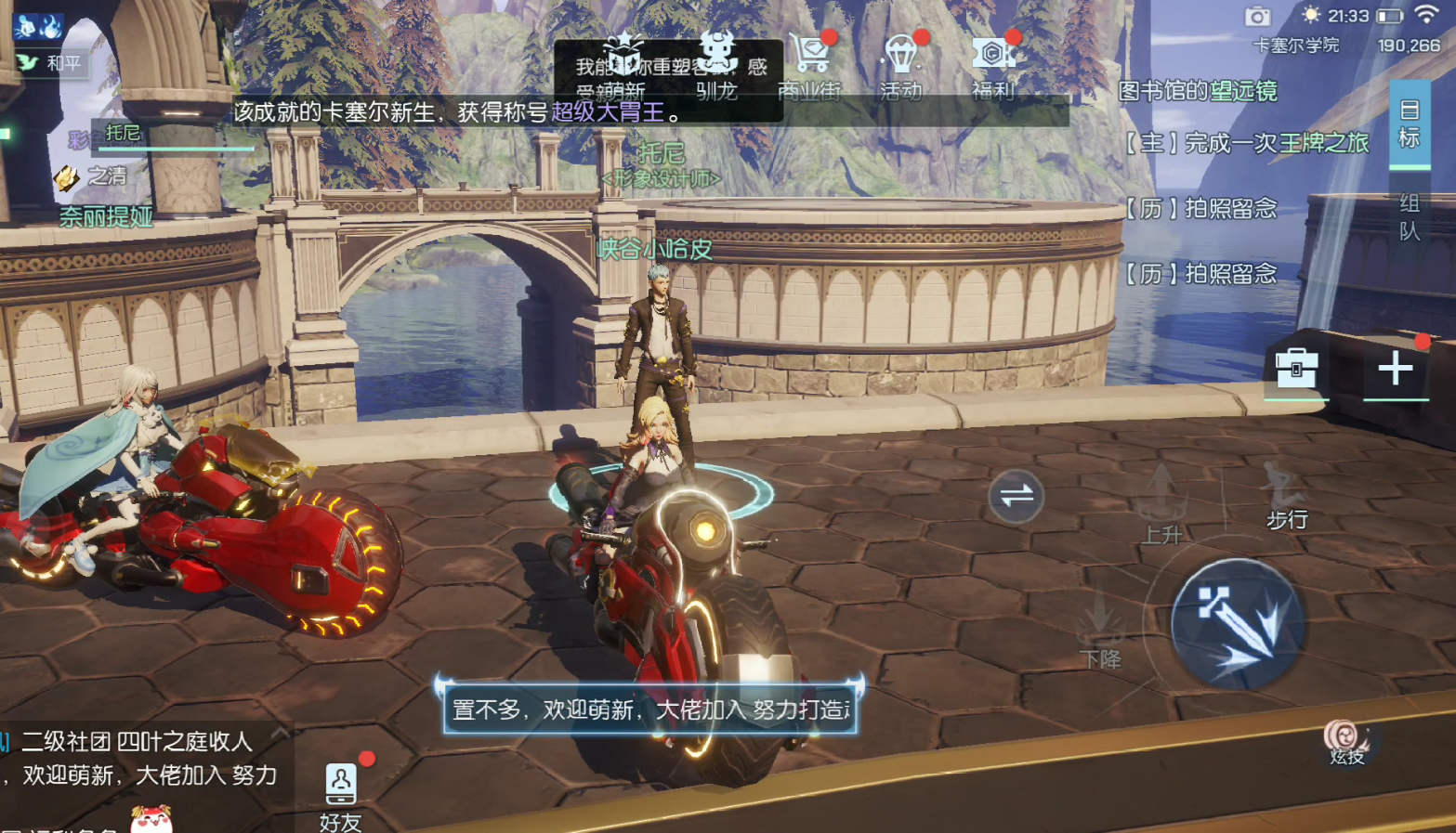Image resolution: width=1456 pixels, height=833 pixels.
Task: Tap the swap arrows button
Action: [x=1016, y=496]
